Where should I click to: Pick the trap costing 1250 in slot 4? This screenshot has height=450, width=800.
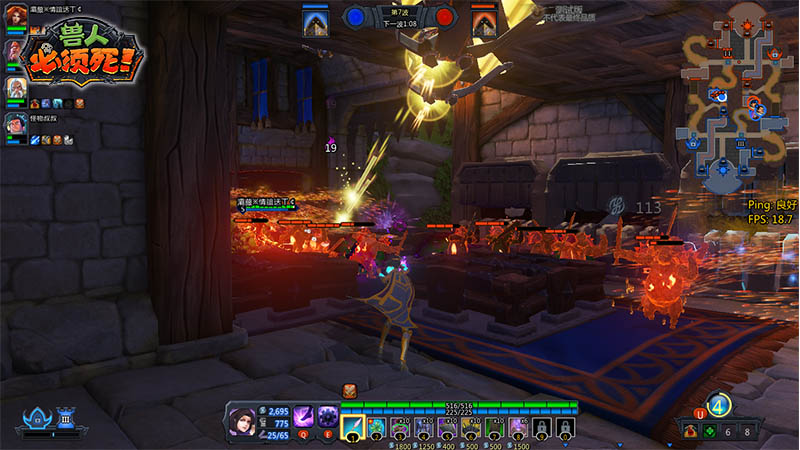(423, 427)
